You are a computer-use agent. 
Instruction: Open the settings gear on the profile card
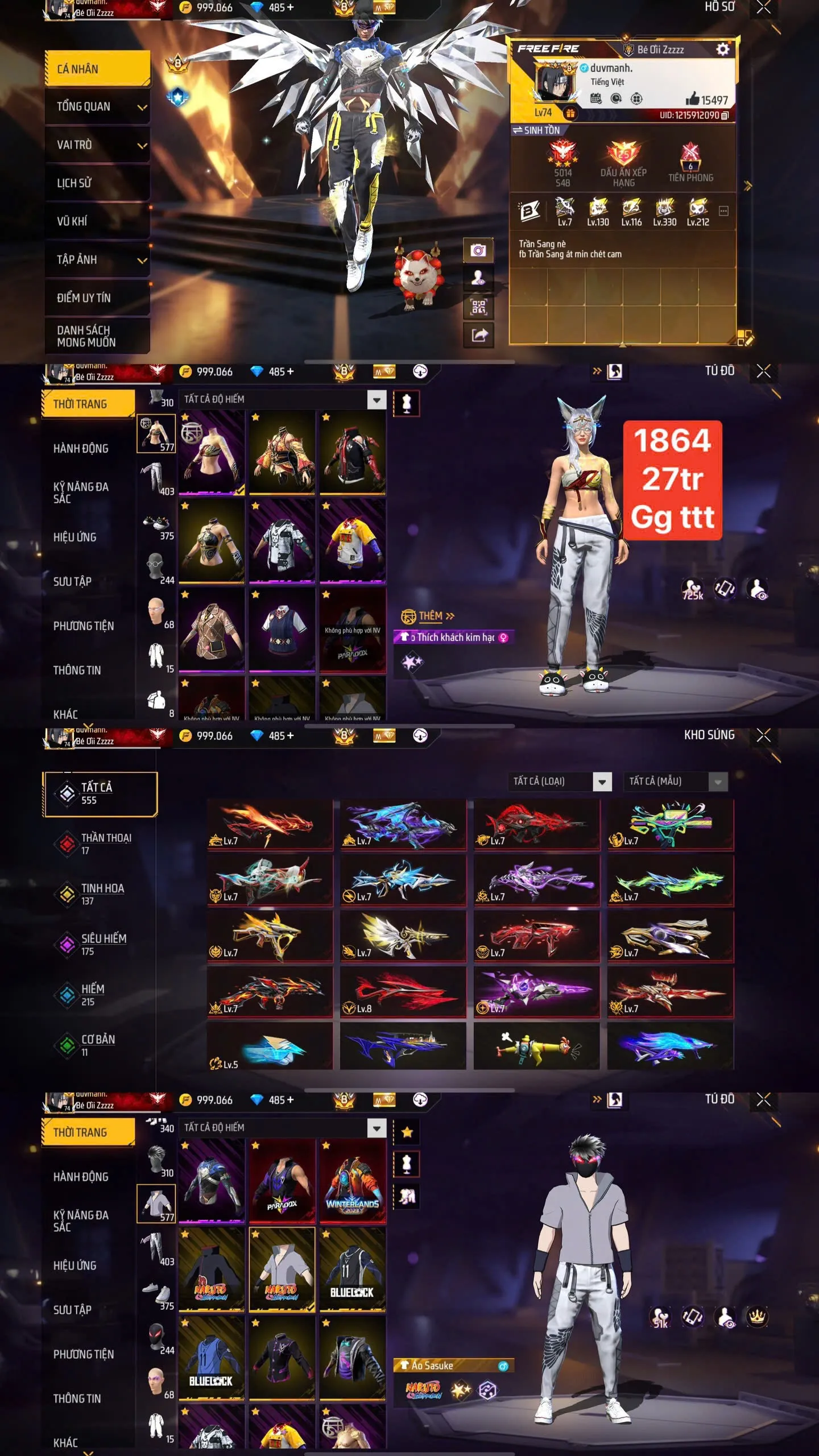pyautogui.click(x=723, y=50)
